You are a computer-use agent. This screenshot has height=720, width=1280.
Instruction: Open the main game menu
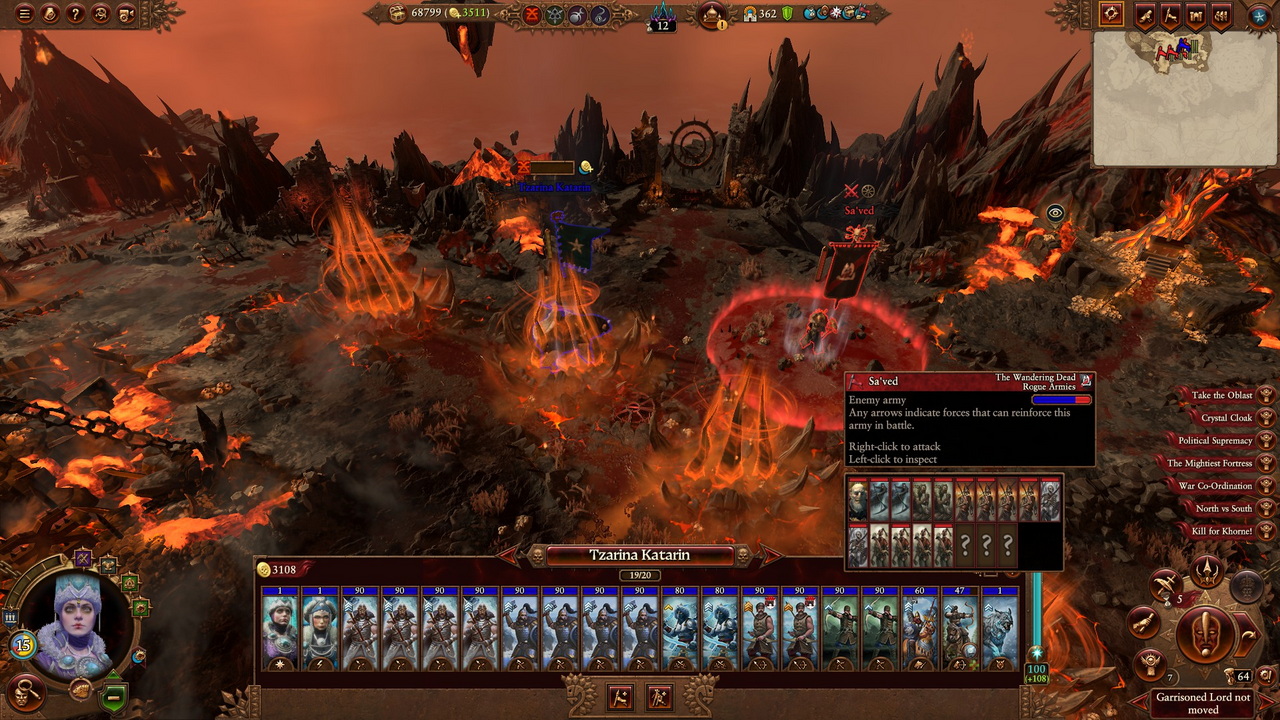pyautogui.click(x=24, y=14)
